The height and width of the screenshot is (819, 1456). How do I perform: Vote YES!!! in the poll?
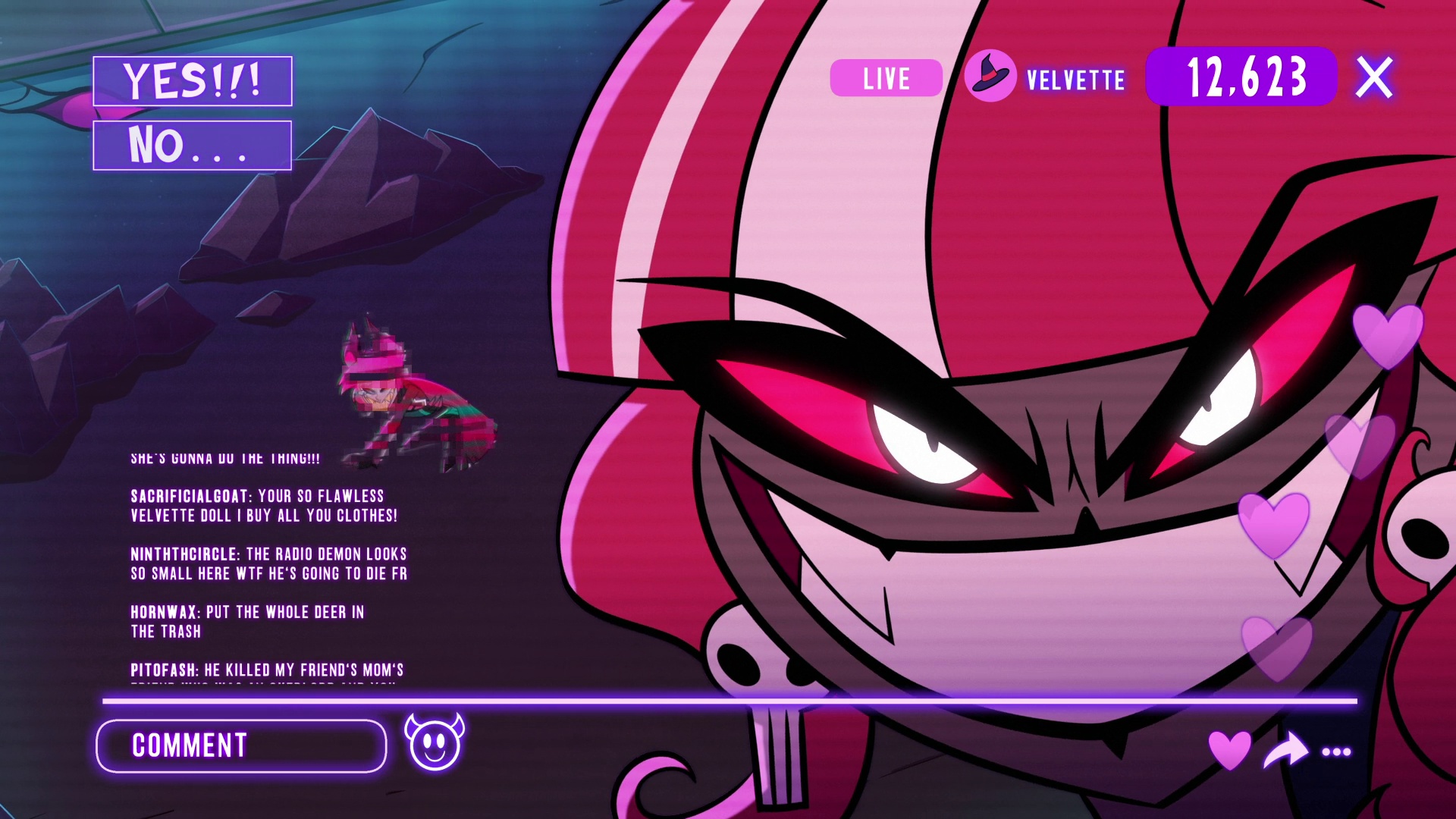point(193,81)
